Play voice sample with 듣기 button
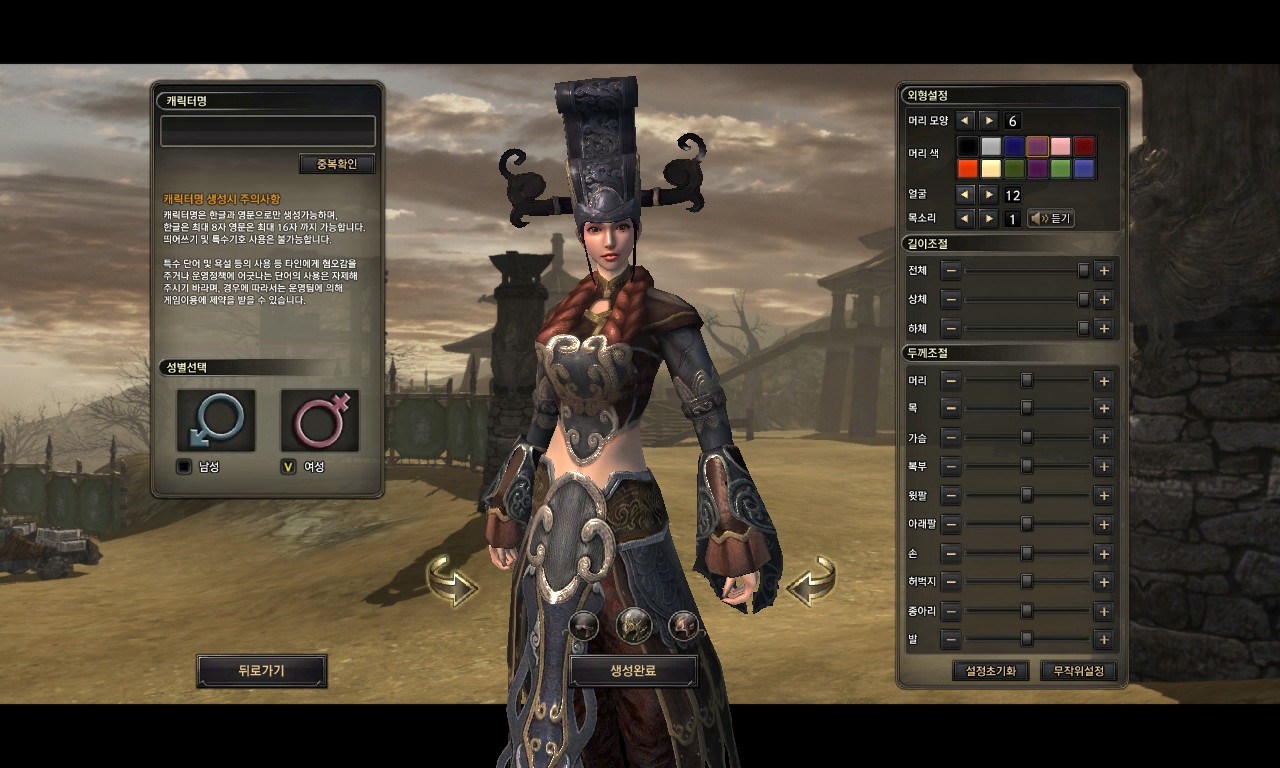 point(1051,218)
